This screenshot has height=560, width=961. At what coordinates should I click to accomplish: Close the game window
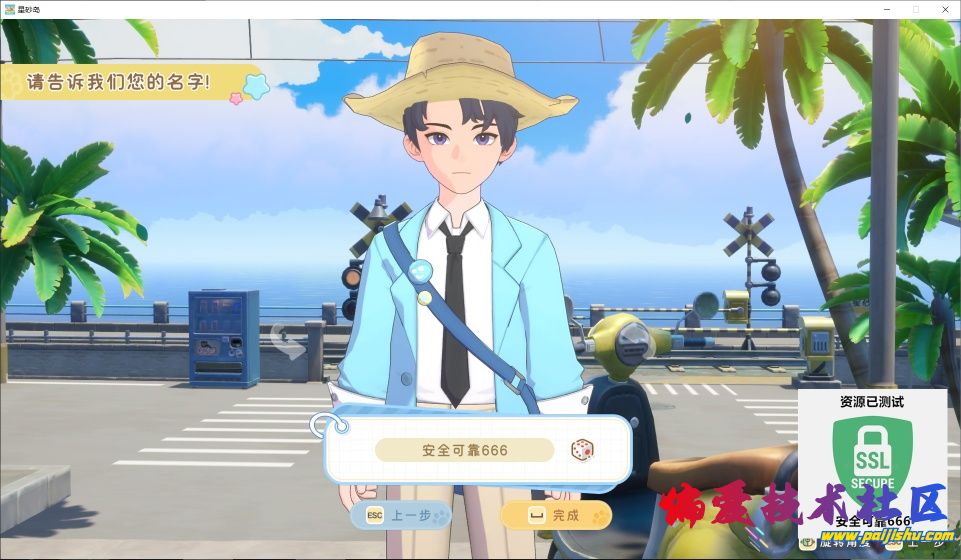[x=944, y=9]
